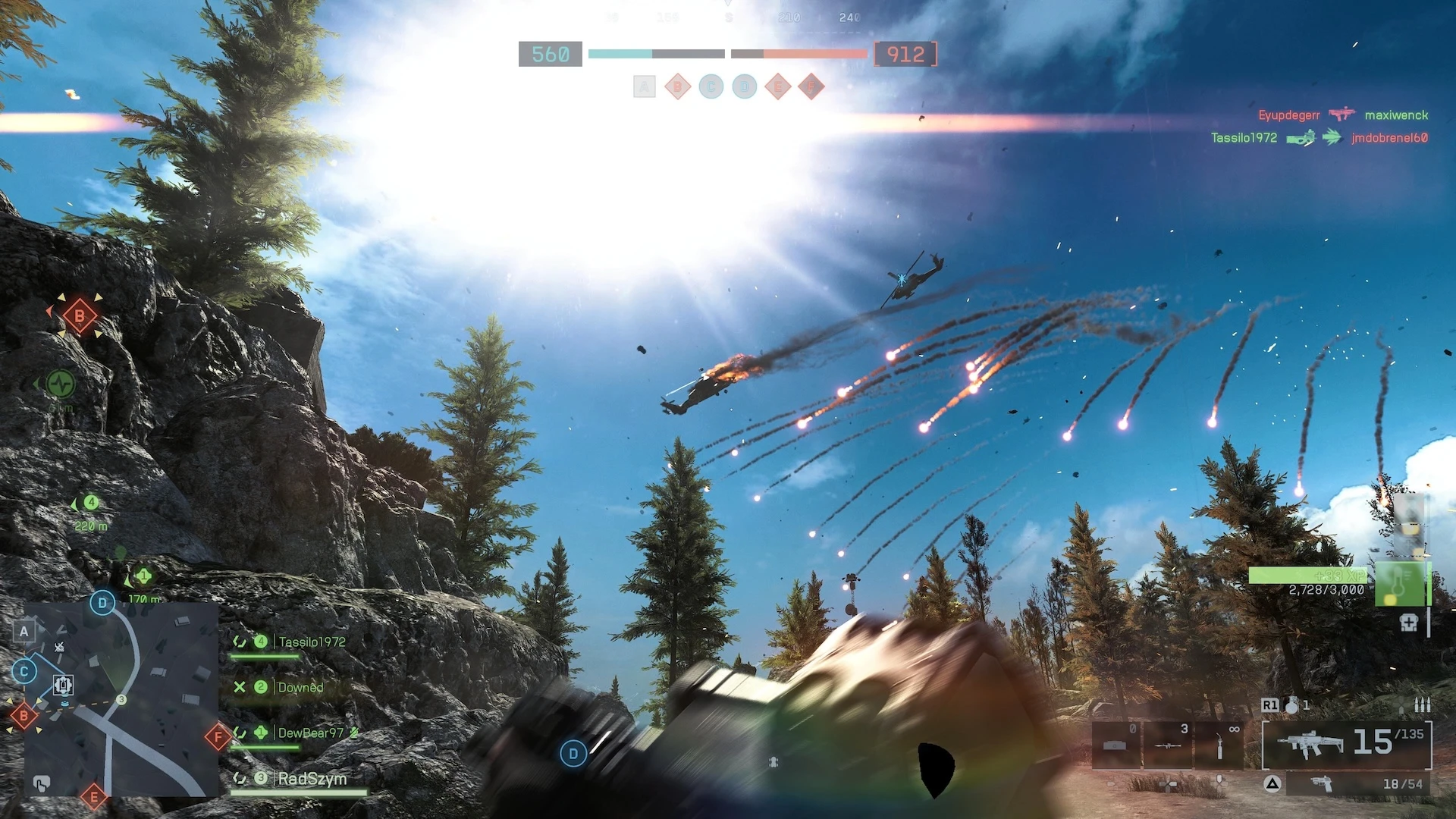
Task: Switch to the sidearm pistol slot
Action: pos(1323,783)
